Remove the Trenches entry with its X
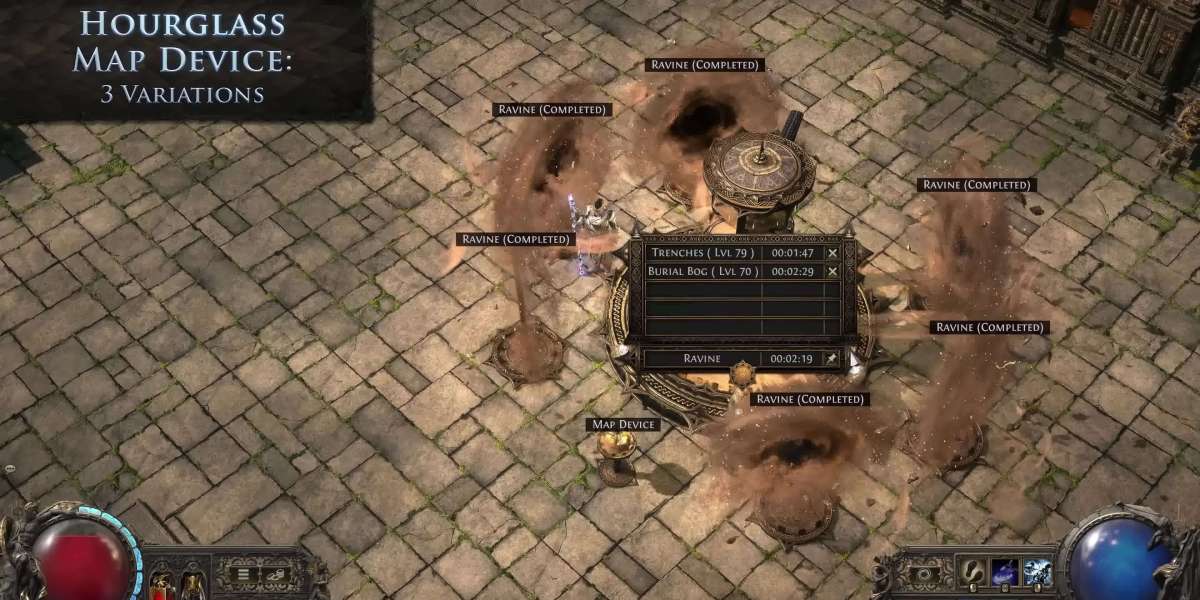1200x600 pixels. pos(833,253)
